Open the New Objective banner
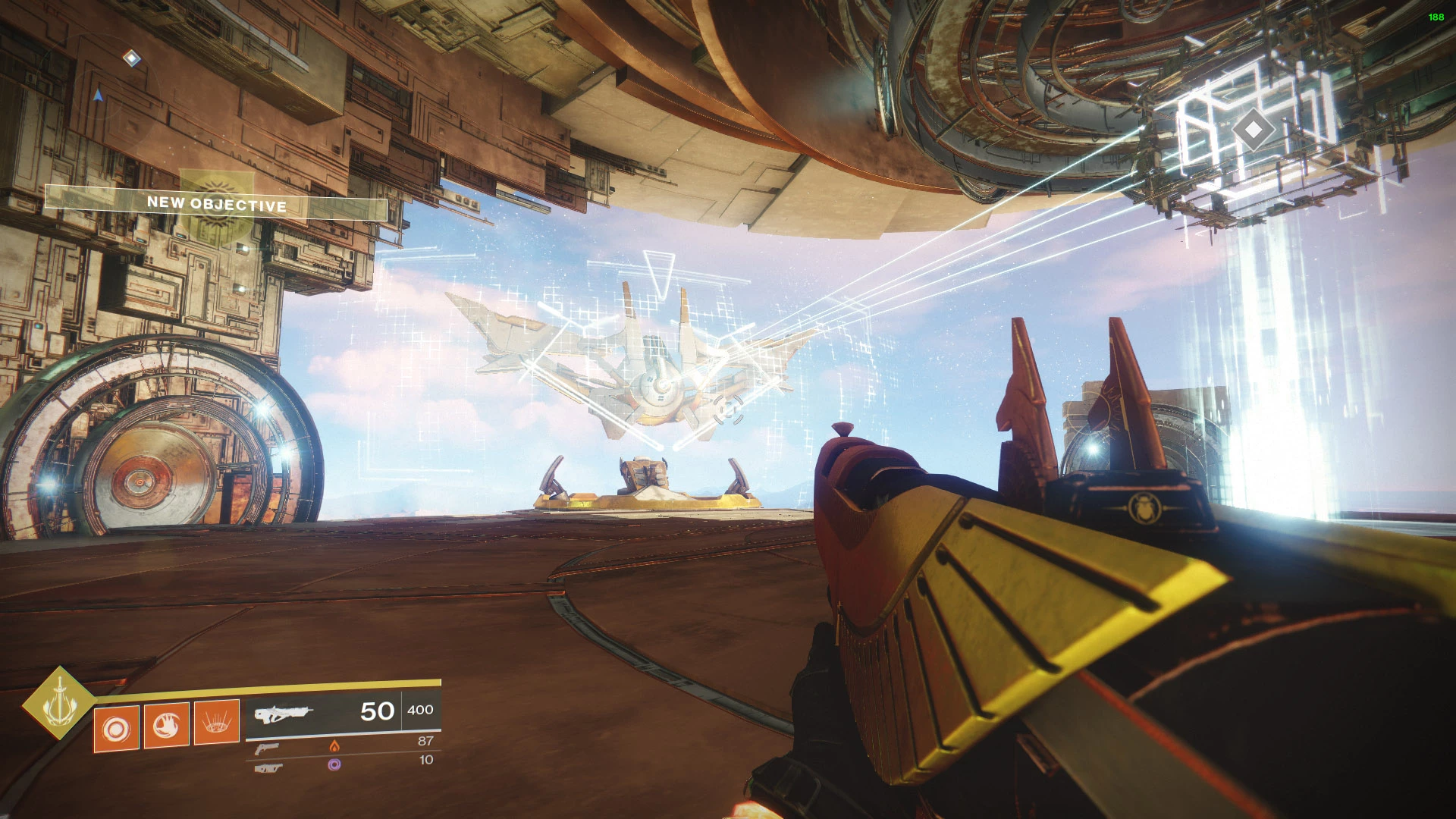The image size is (1456, 819). pos(216,203)
